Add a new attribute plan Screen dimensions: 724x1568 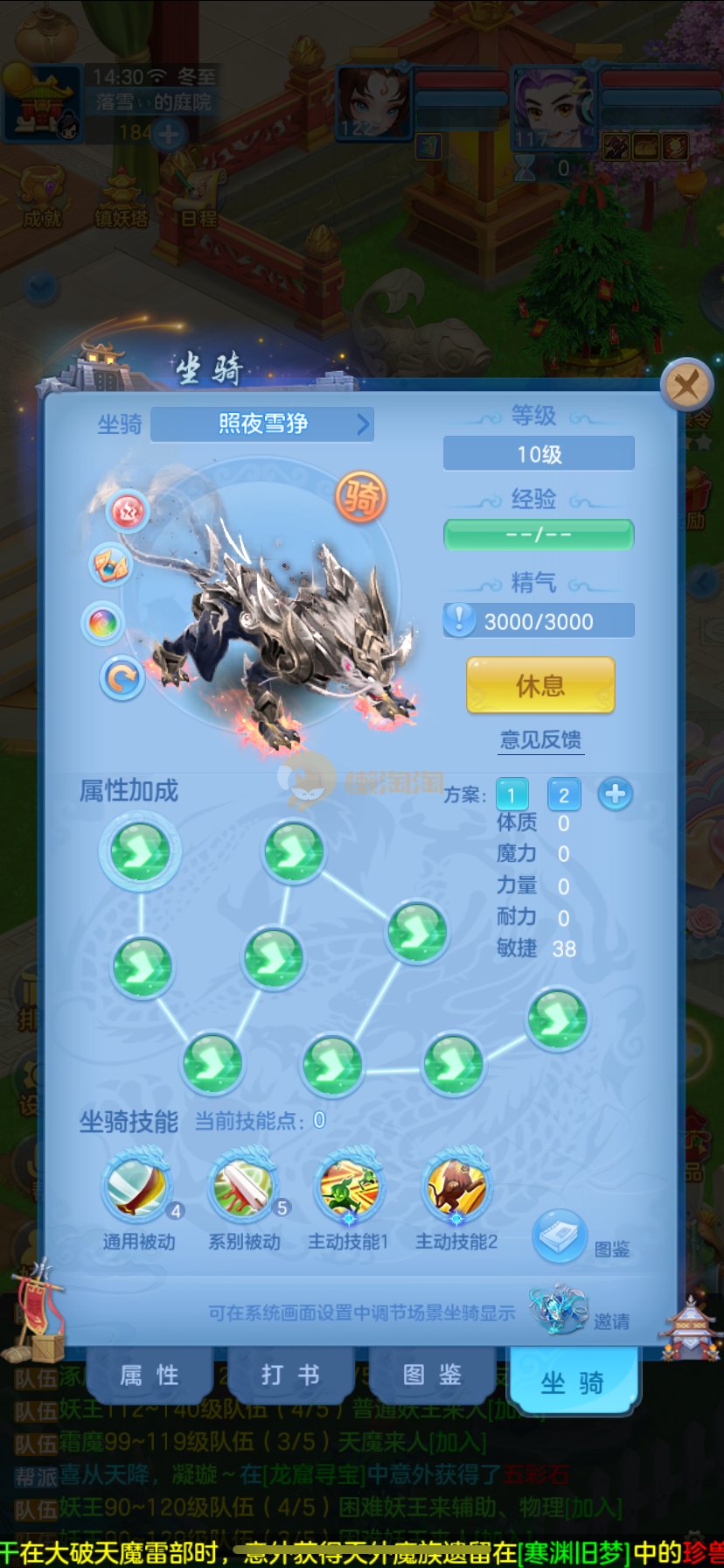click(616, 794)
